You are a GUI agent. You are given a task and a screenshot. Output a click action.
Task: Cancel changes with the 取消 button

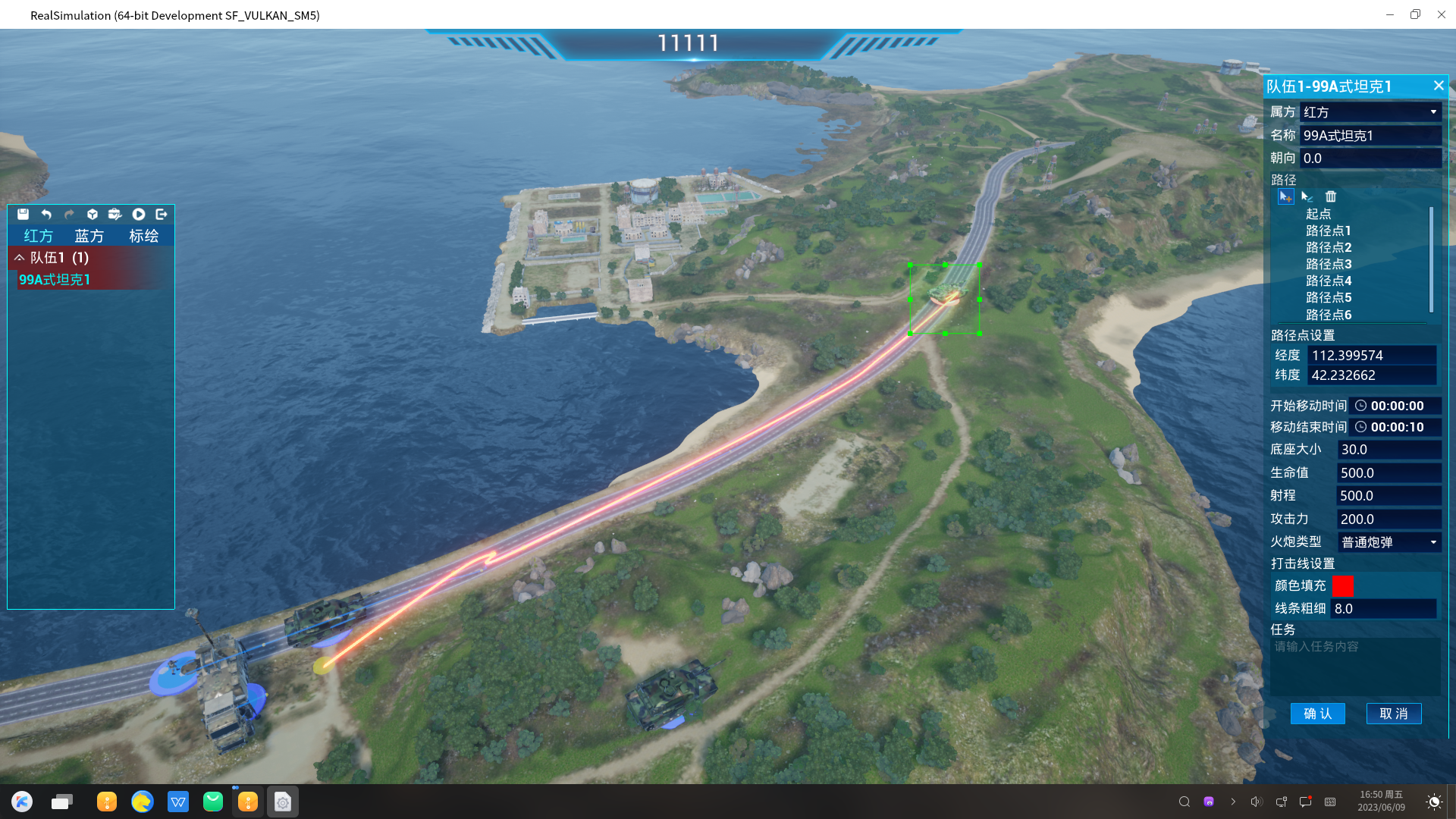[1394, 714]
